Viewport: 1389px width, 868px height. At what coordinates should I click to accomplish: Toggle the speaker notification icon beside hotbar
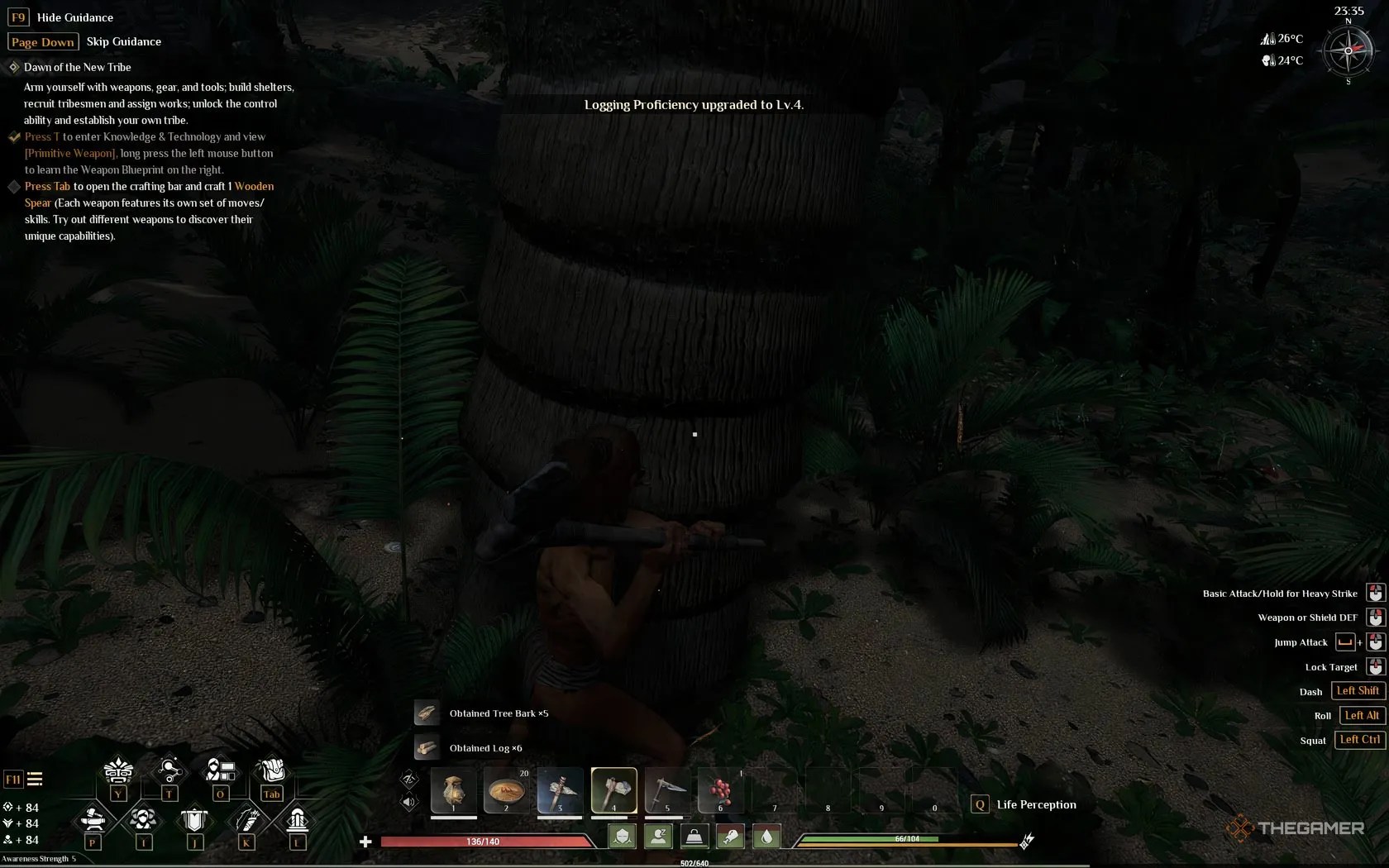coord(408,800)
